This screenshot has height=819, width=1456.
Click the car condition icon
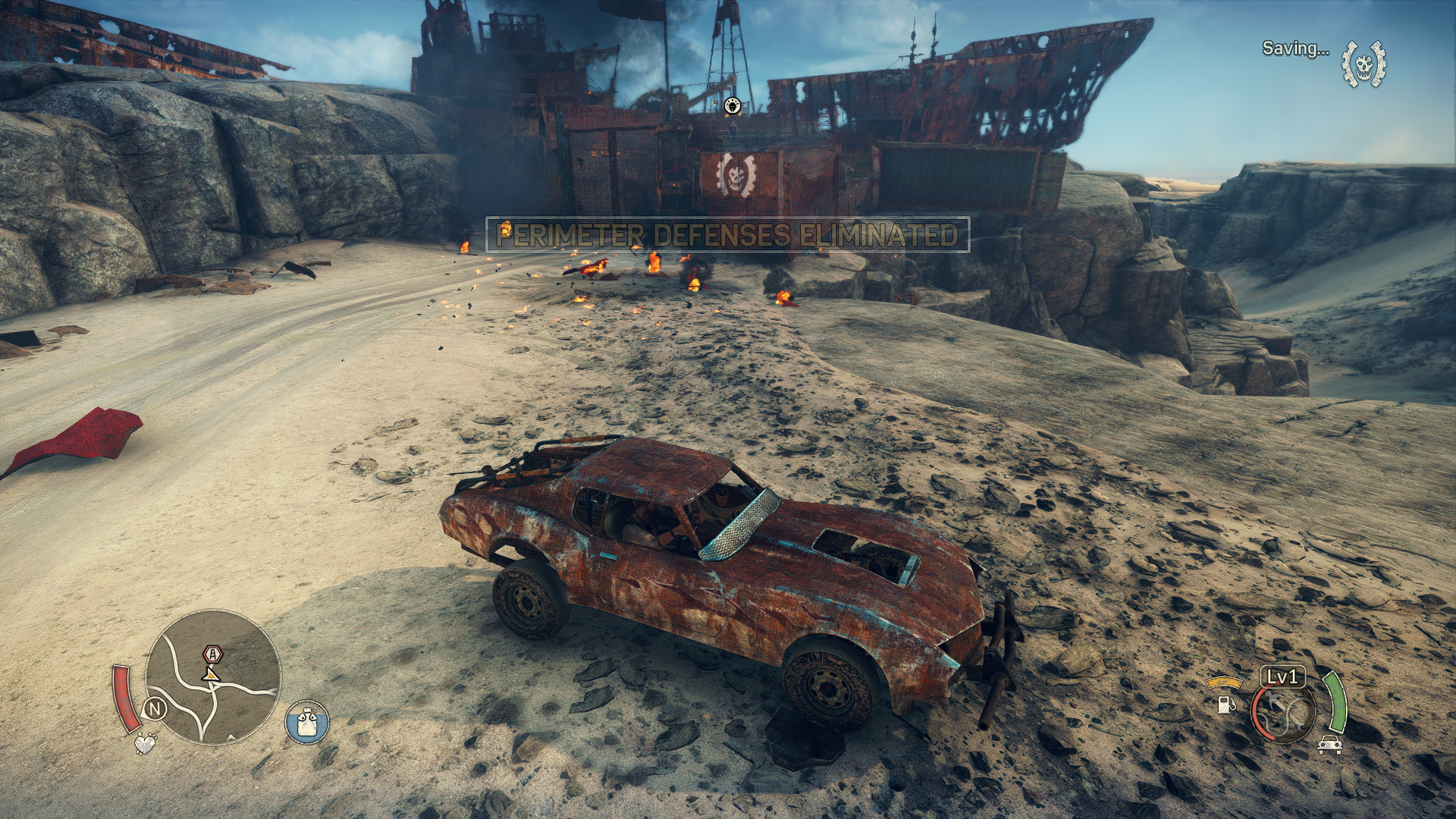click(1329, 745)
